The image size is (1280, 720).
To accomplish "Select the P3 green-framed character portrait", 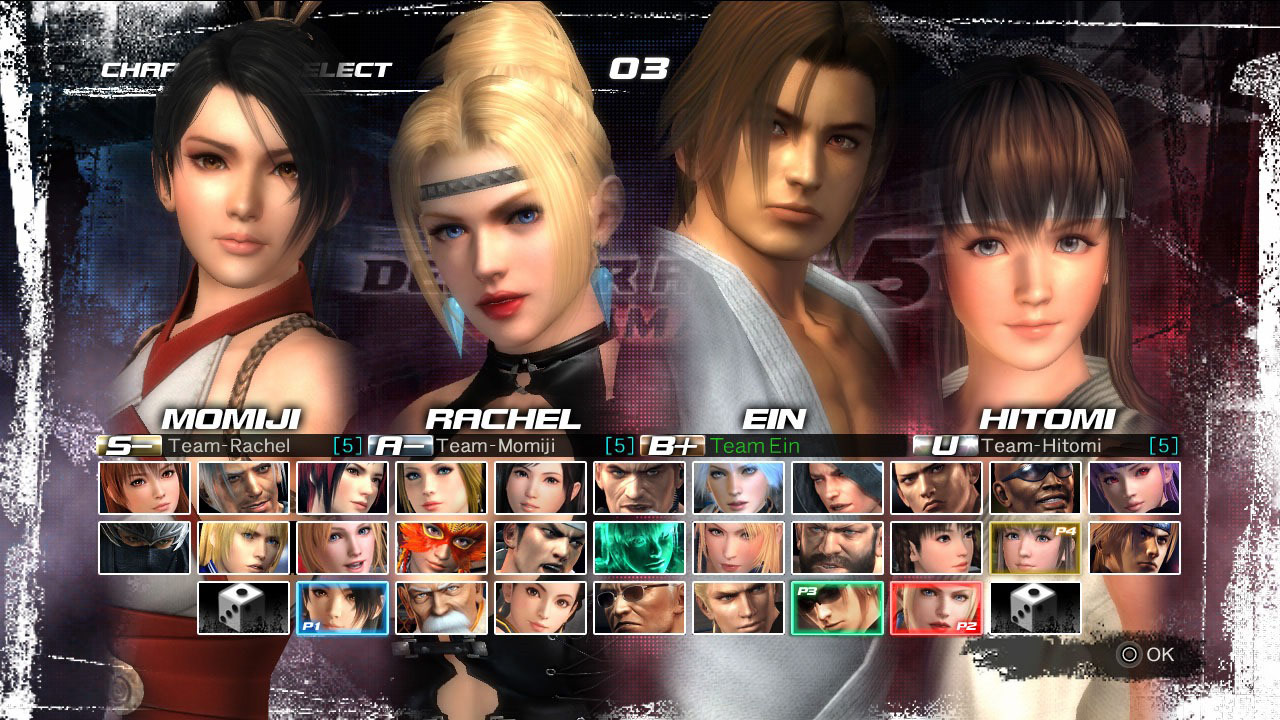I will point(836,608).
